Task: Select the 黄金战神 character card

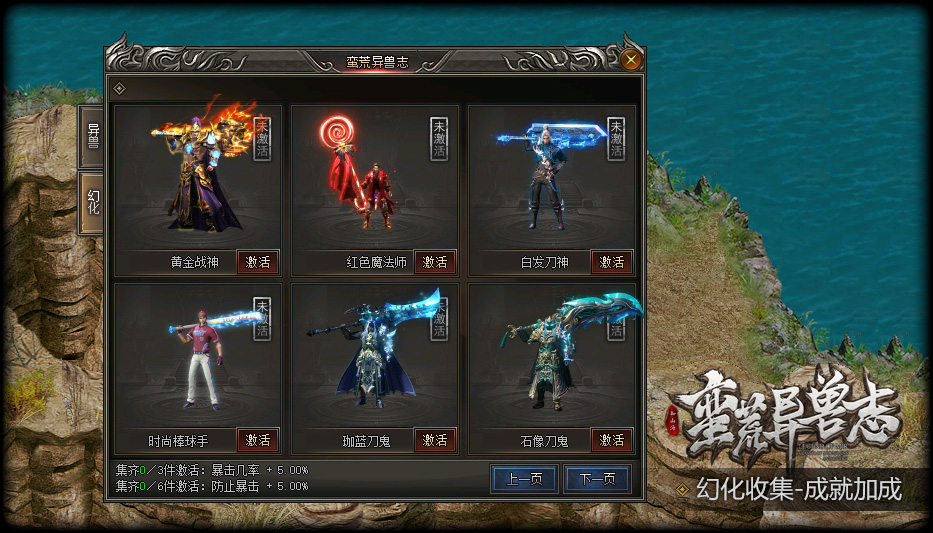Action: coord(198,180)
